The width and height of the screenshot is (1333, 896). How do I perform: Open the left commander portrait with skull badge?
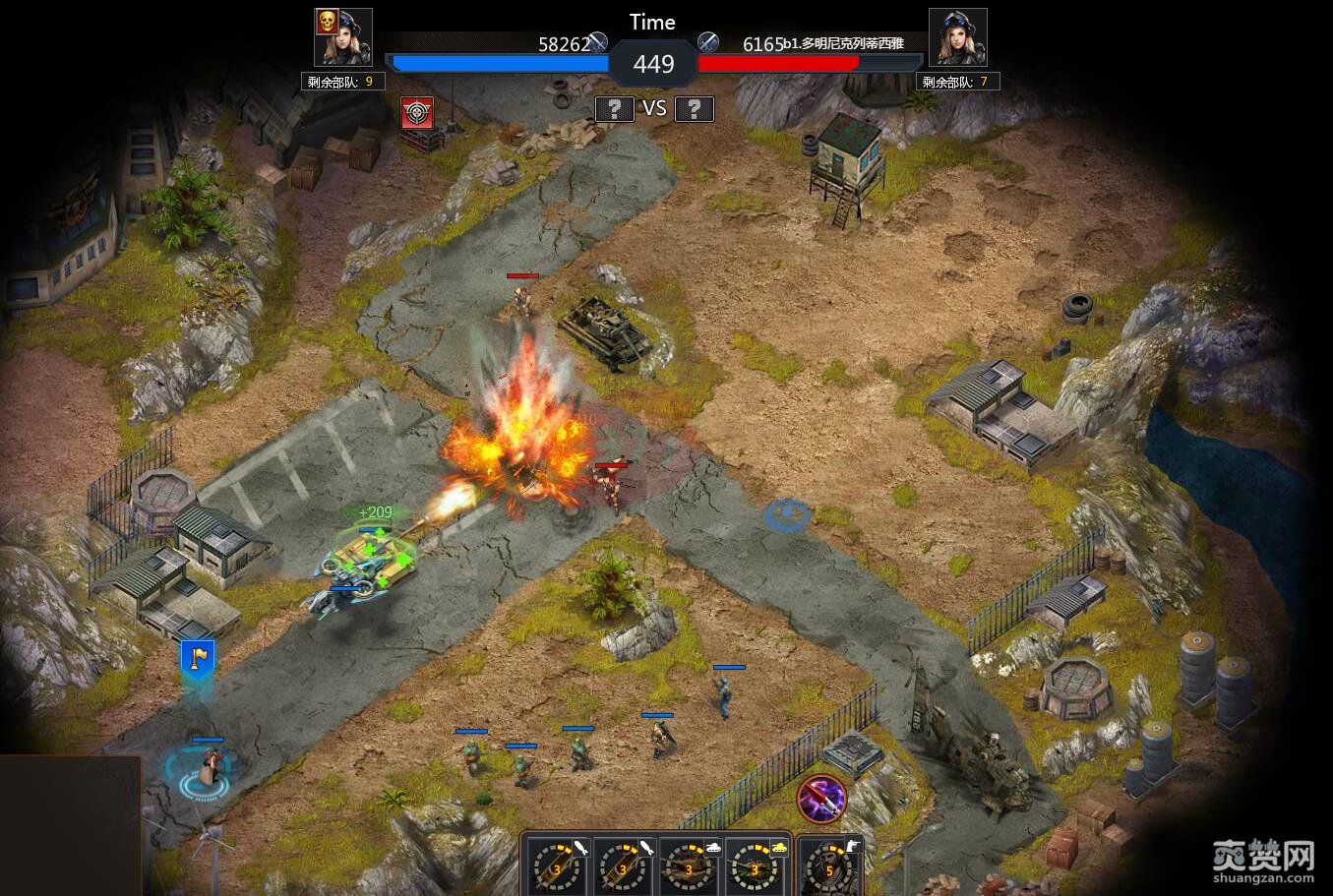pyautogui.click(x=343, y=38)
